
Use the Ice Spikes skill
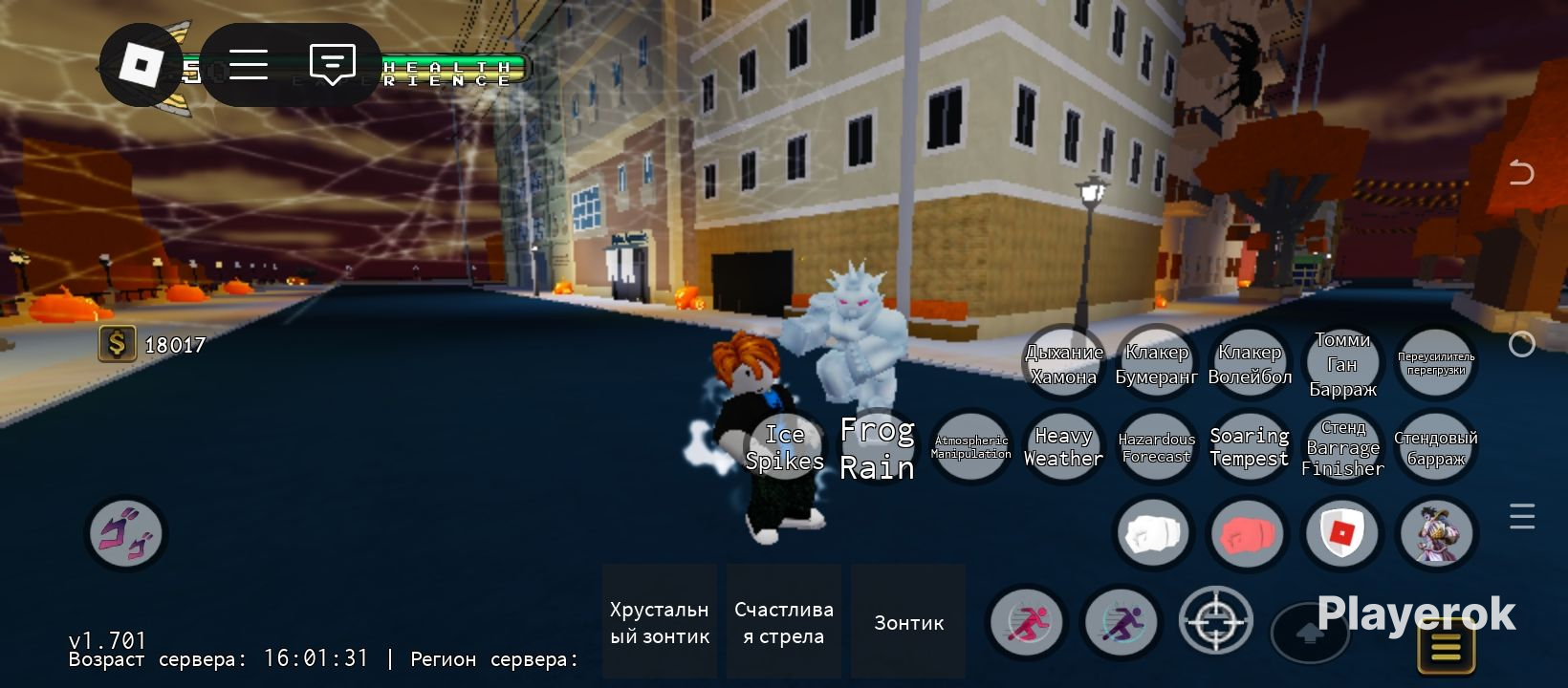pyautogui.click(x=785, y=446)
